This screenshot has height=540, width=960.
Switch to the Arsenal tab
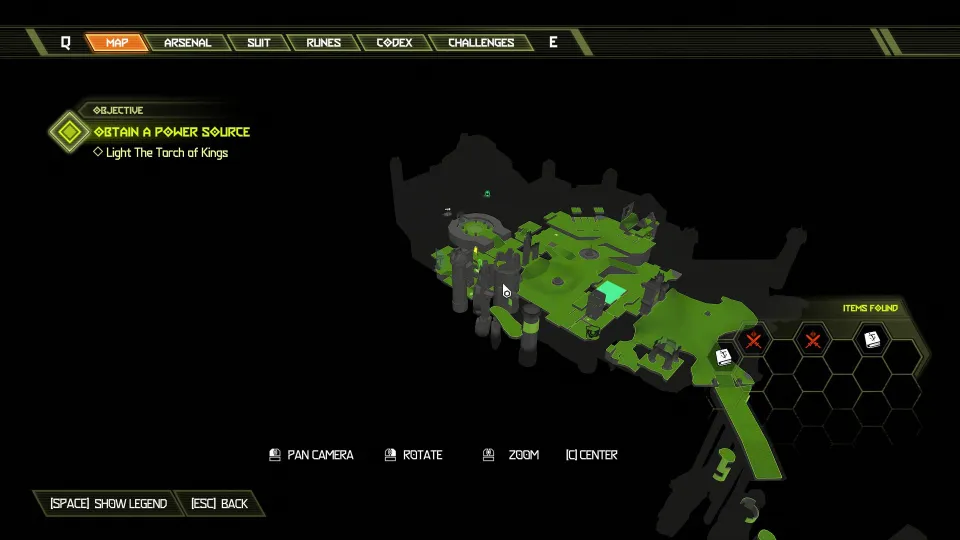(187, 43)
